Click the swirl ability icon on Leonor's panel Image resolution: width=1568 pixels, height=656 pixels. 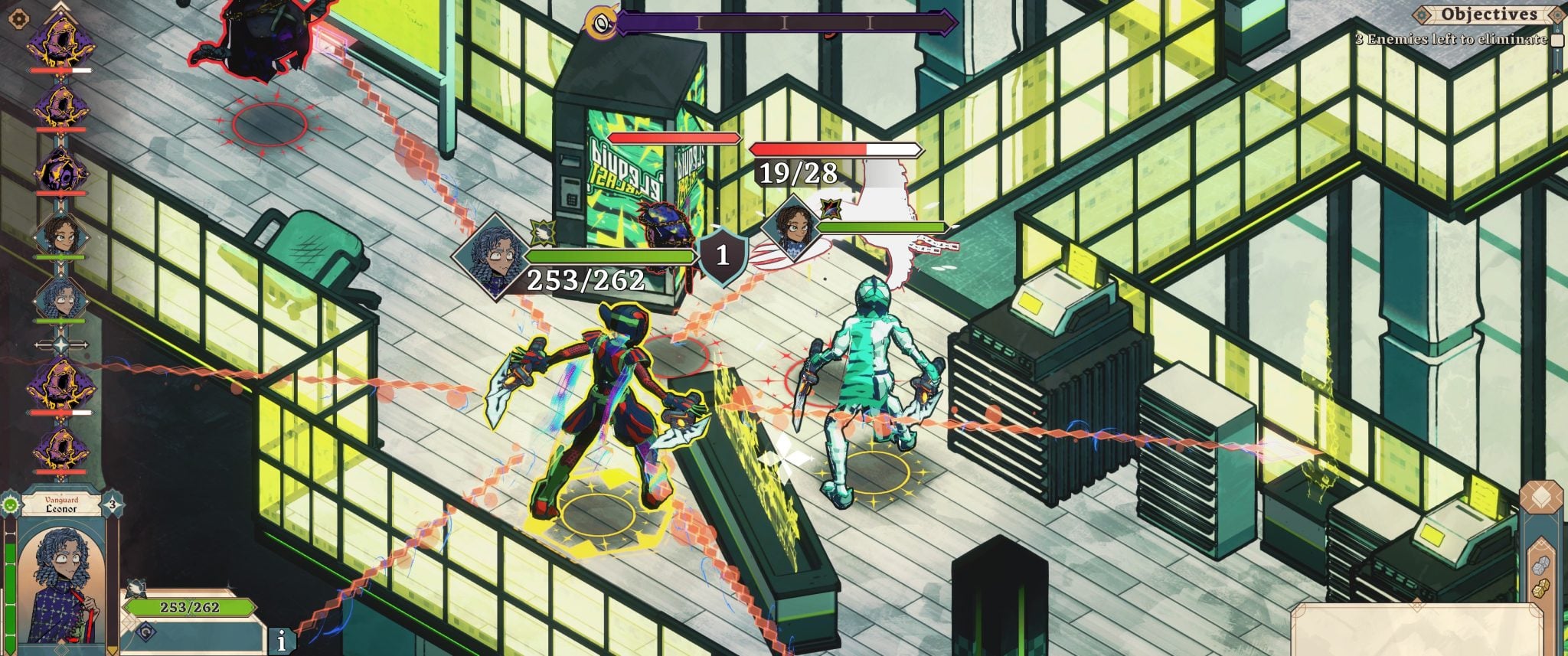146,632
